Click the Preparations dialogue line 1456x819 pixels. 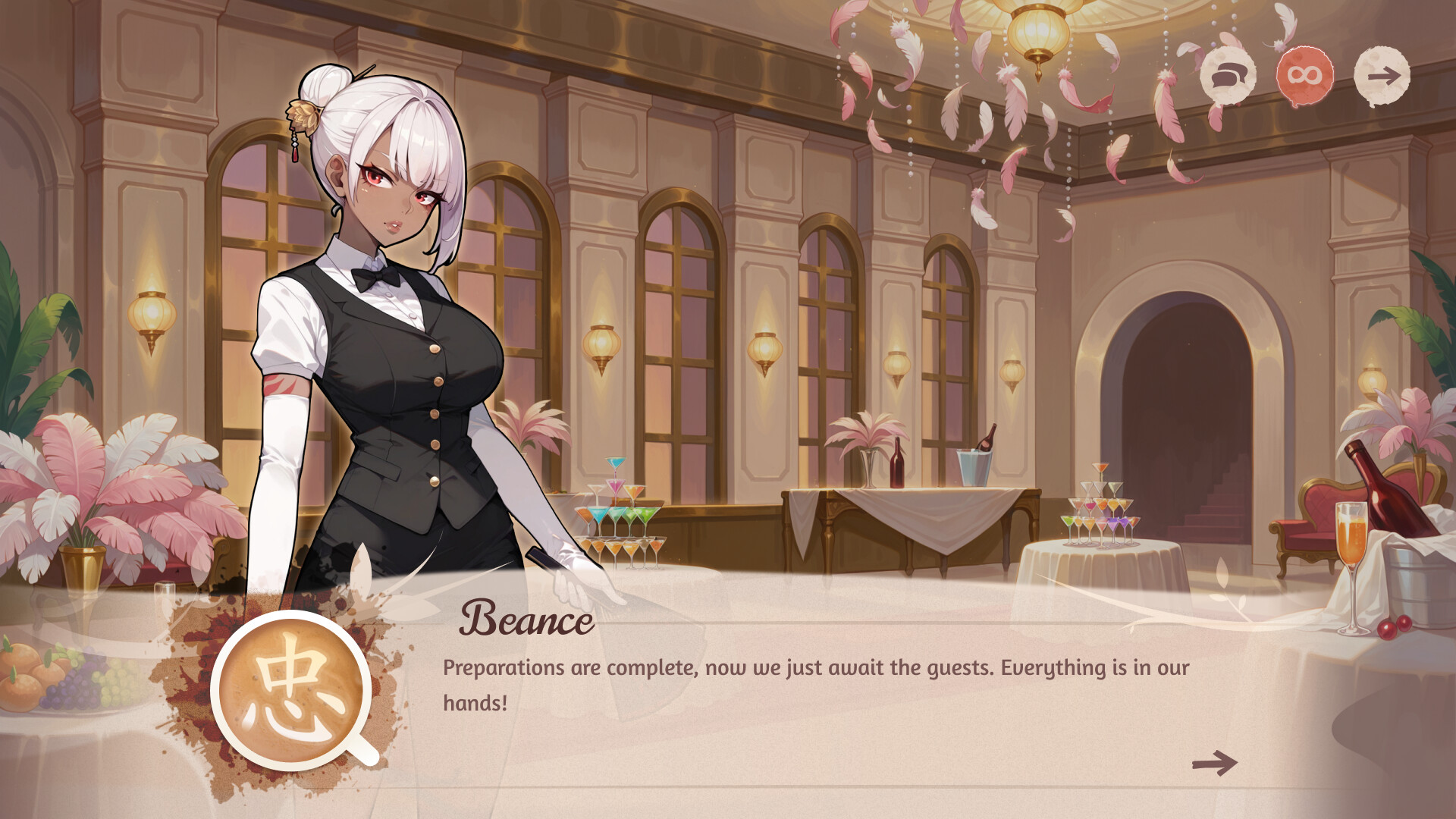[x=811, y=667]
